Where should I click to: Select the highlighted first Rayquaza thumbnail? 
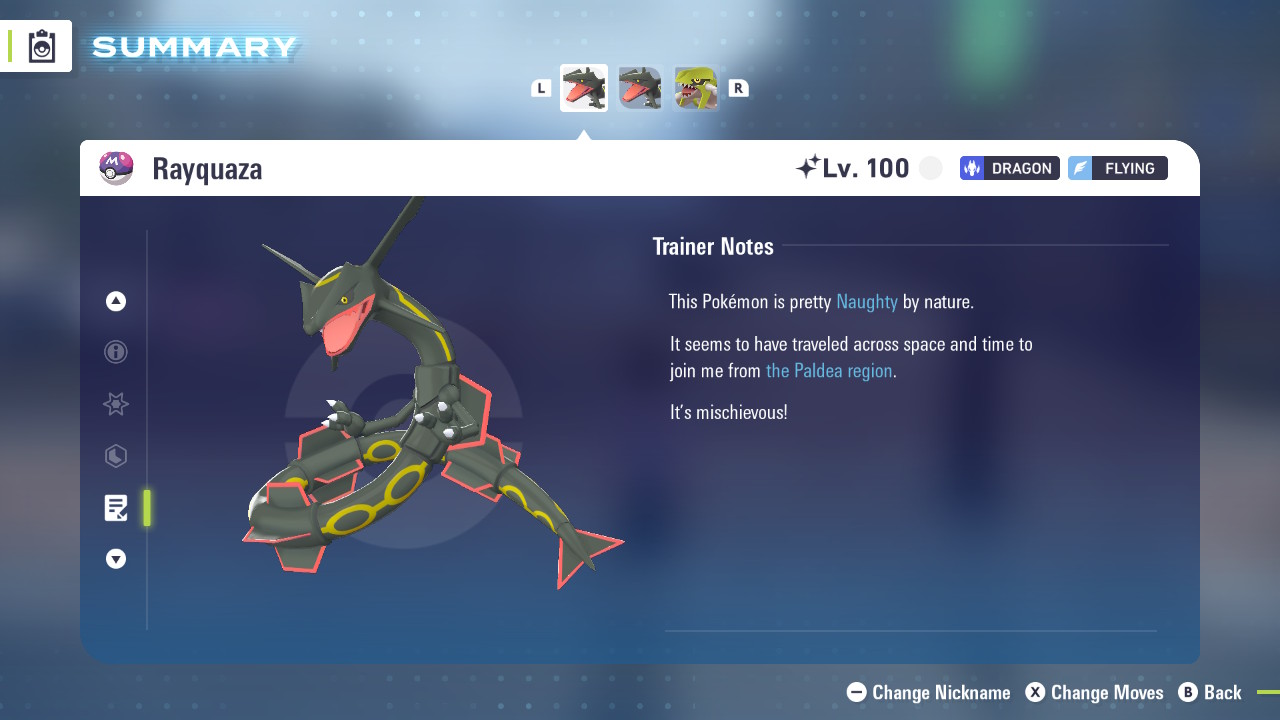coord(584,88)
